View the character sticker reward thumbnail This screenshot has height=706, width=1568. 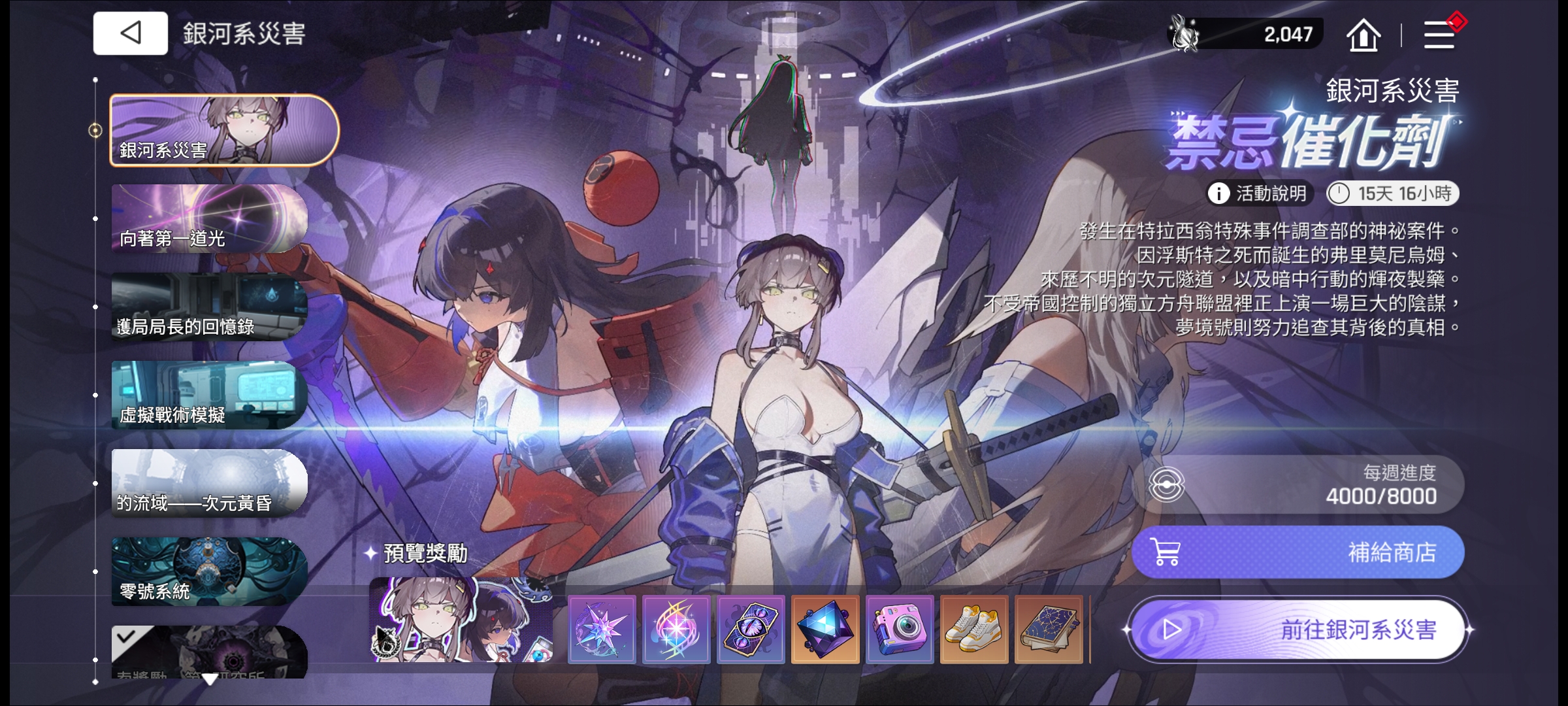click(462, 620)
